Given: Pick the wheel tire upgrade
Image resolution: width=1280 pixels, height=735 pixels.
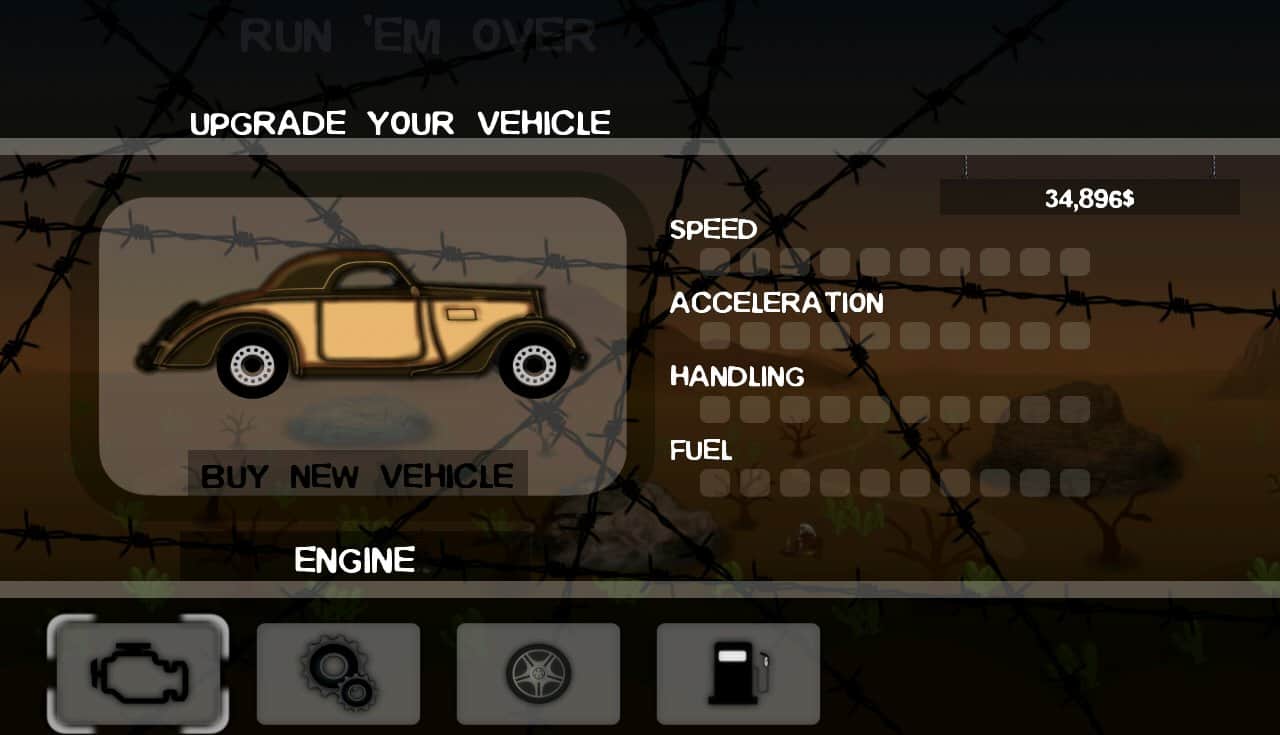Looking at the screenshot, I should (x=538, y=673).
